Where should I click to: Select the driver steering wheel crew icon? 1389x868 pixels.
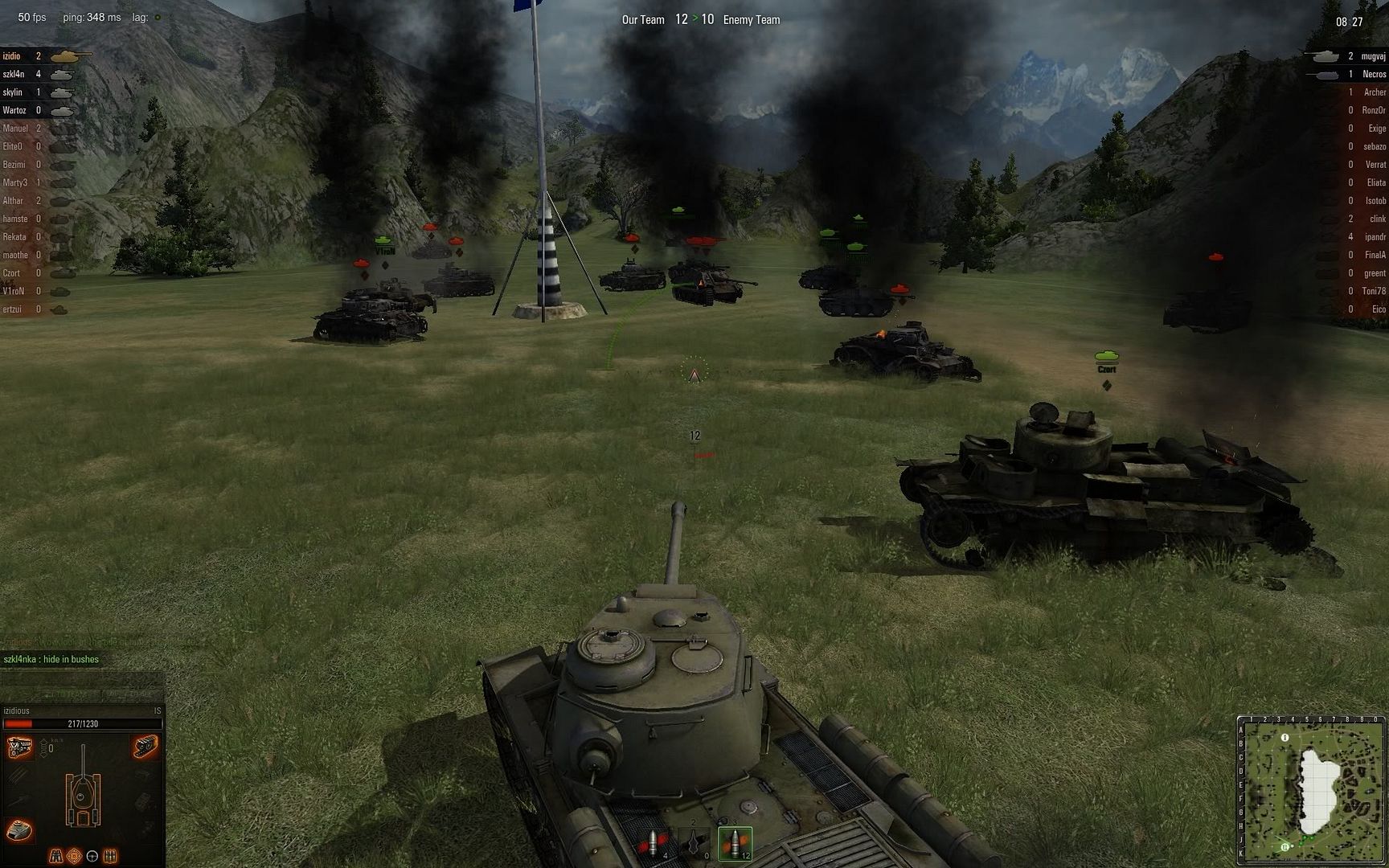92,856
